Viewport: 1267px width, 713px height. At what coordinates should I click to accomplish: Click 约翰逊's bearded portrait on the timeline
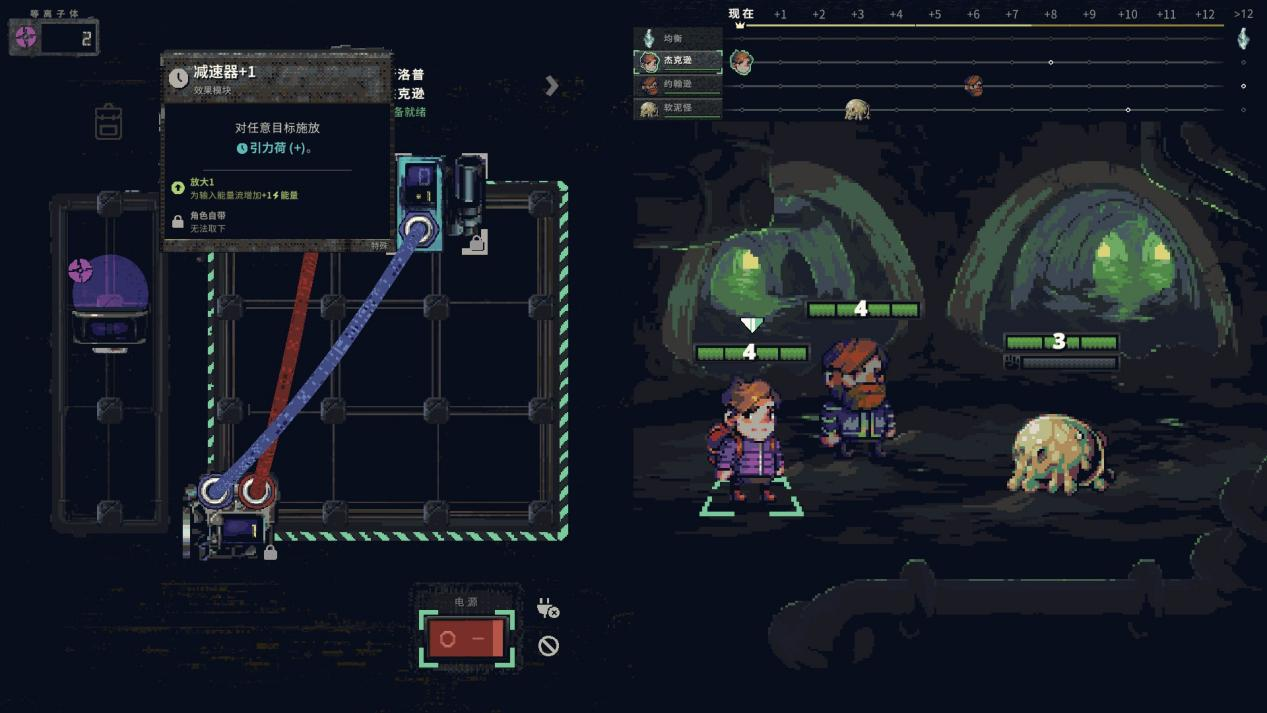tap(973, 86)
